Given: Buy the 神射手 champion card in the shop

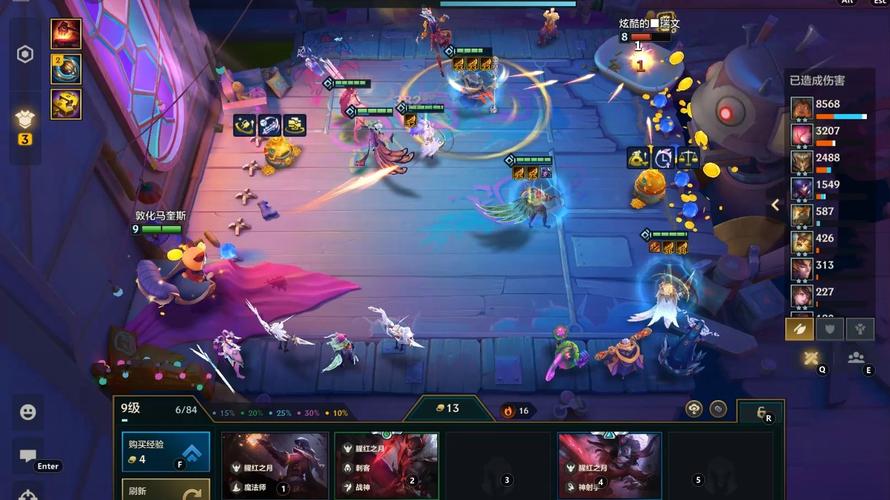Looking at the screenshot, I should 609,465.
